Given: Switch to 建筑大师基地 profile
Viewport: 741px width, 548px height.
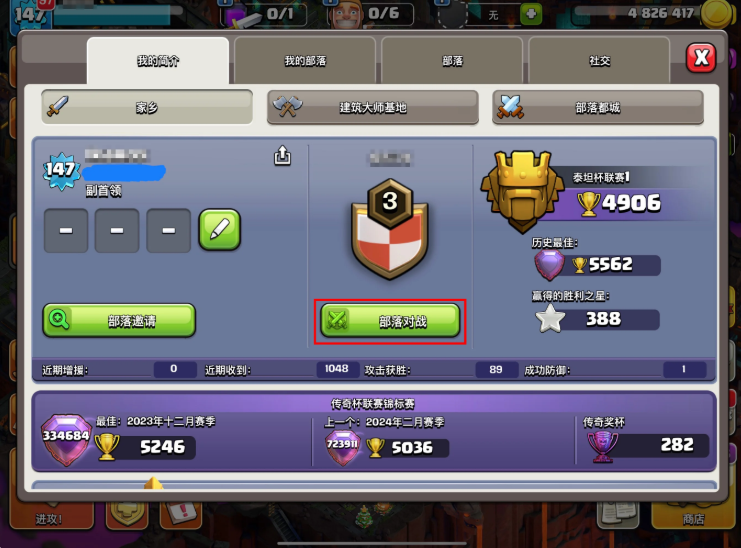Looking at the screenshot, I should (x=372, y=107).
